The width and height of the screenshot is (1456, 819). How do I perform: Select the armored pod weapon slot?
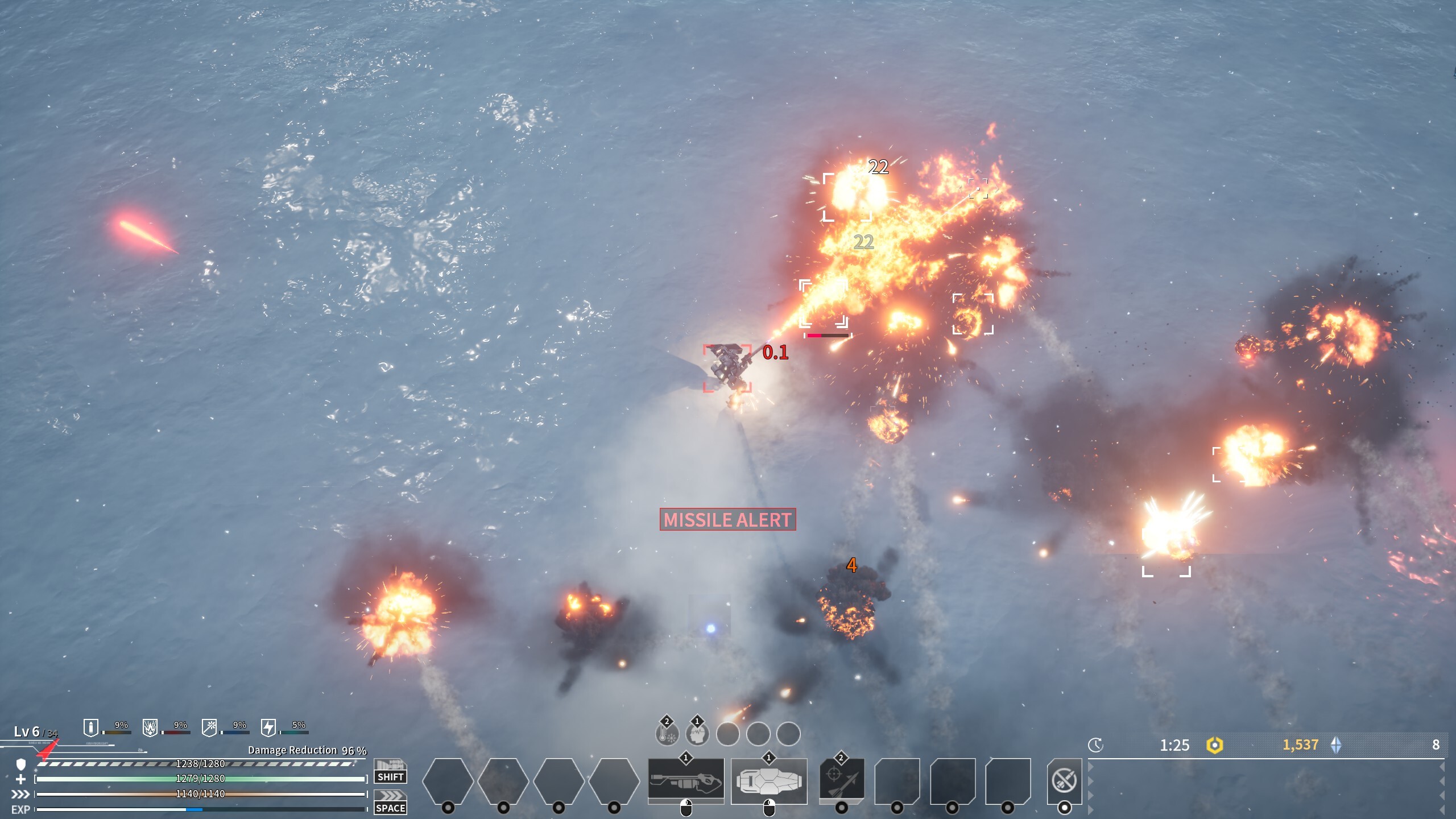click(768, 781)
